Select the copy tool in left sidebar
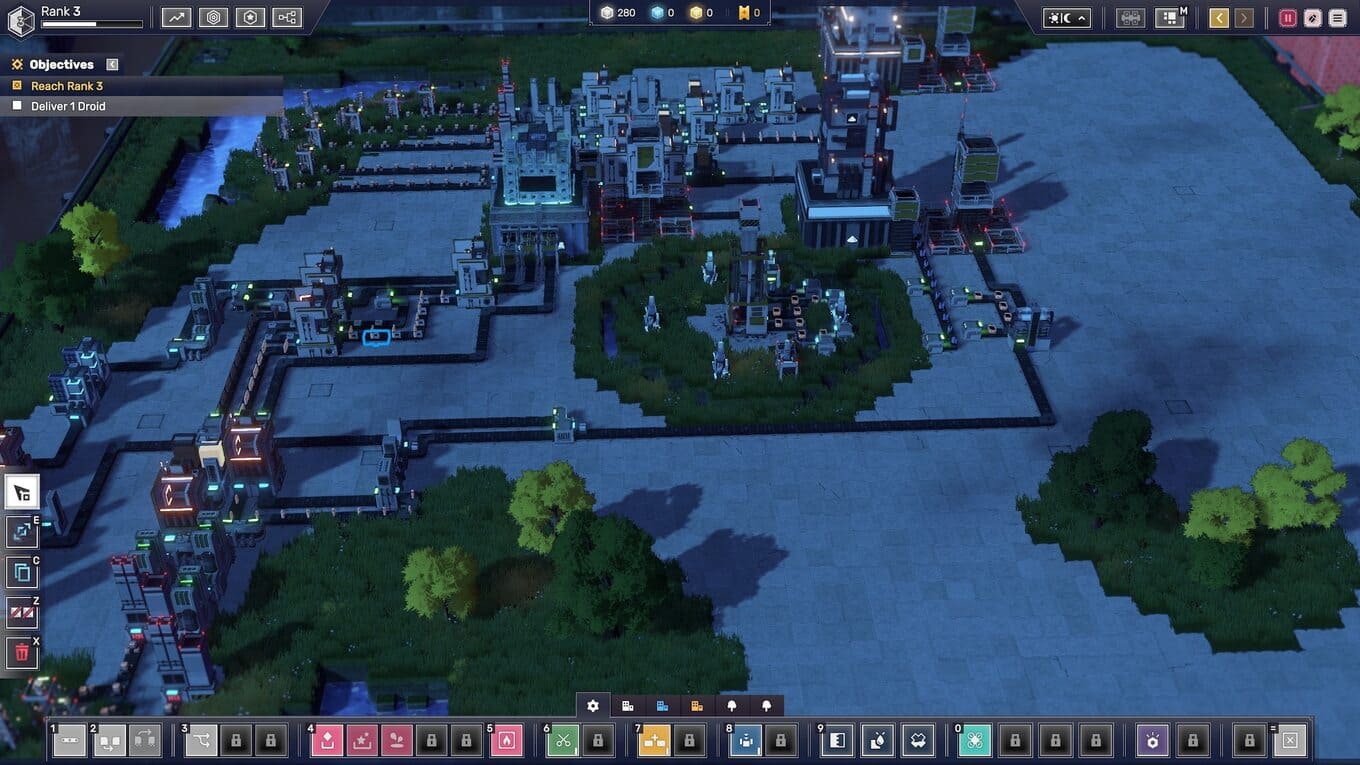Viewport: 1360px width, 765px height. click(x=22, y=573)
